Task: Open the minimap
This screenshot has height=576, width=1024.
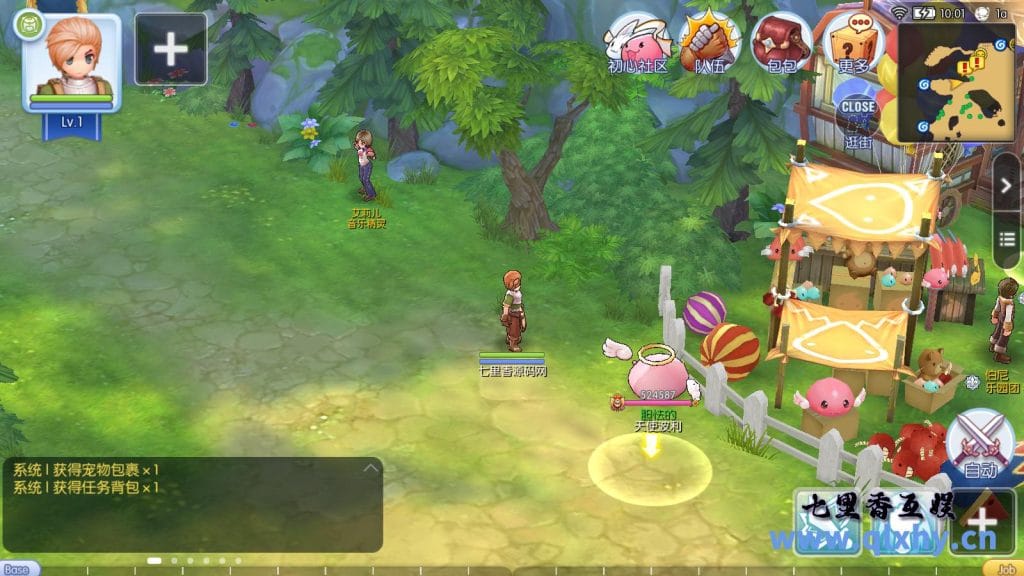Action: click(956, 82)
